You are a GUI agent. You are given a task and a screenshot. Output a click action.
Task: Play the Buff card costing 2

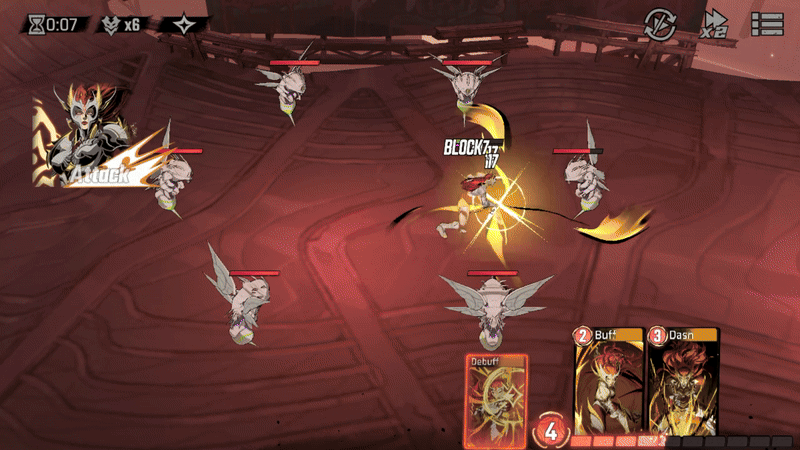click(x=608, y=383)
